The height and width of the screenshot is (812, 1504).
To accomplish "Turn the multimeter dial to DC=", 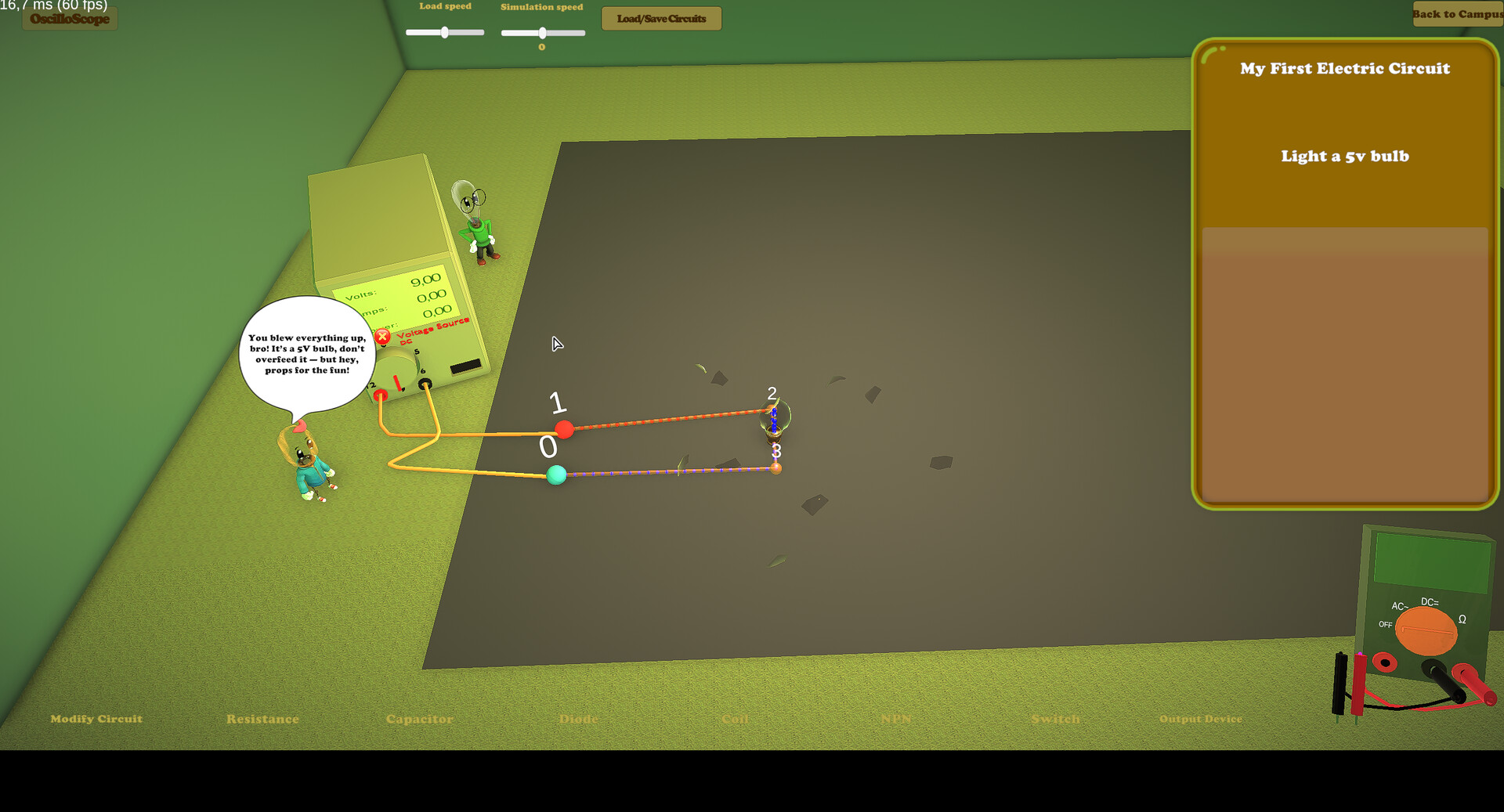I will 1430,603.
